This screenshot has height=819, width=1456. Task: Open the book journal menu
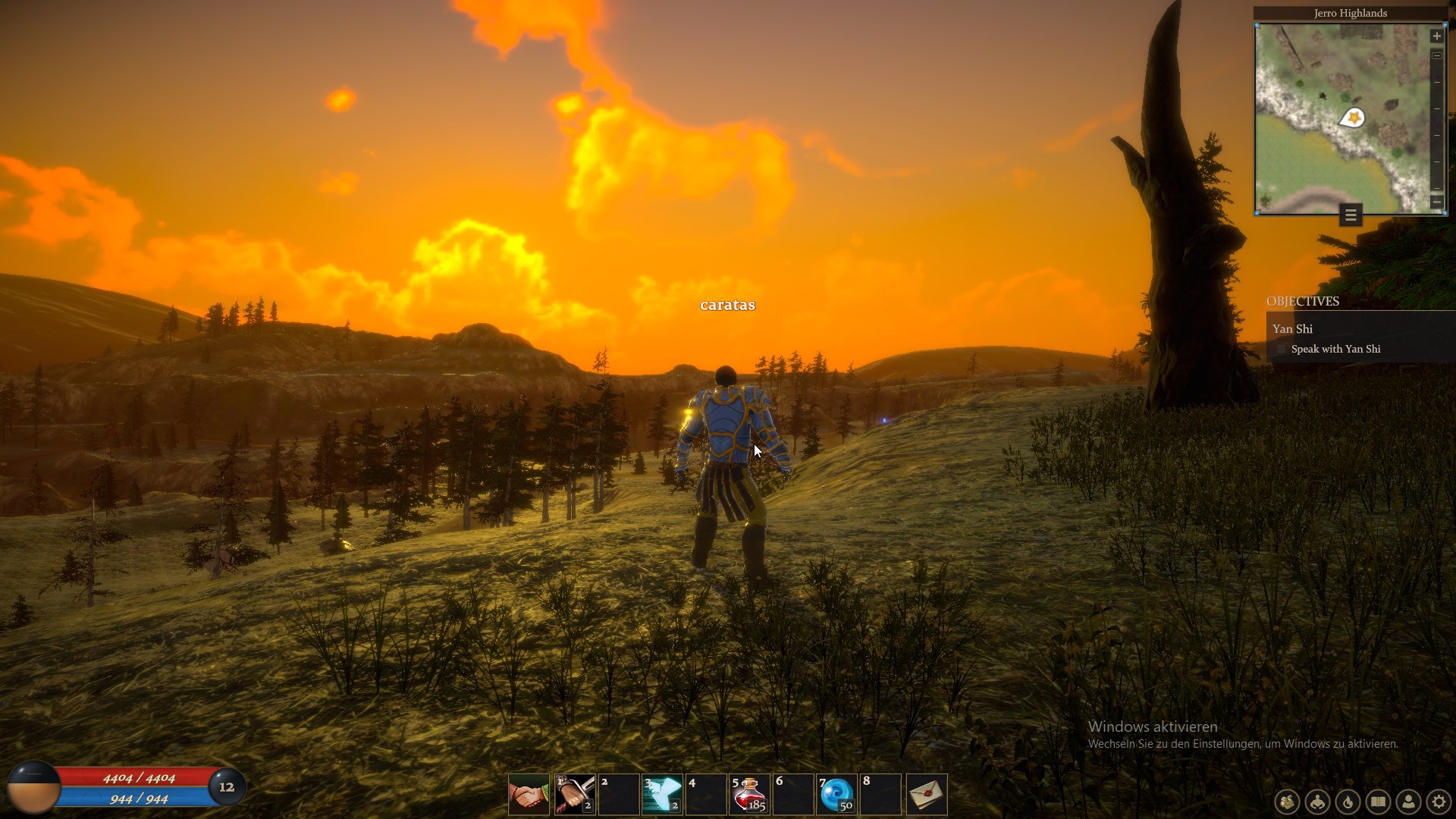pos(1379,802)
